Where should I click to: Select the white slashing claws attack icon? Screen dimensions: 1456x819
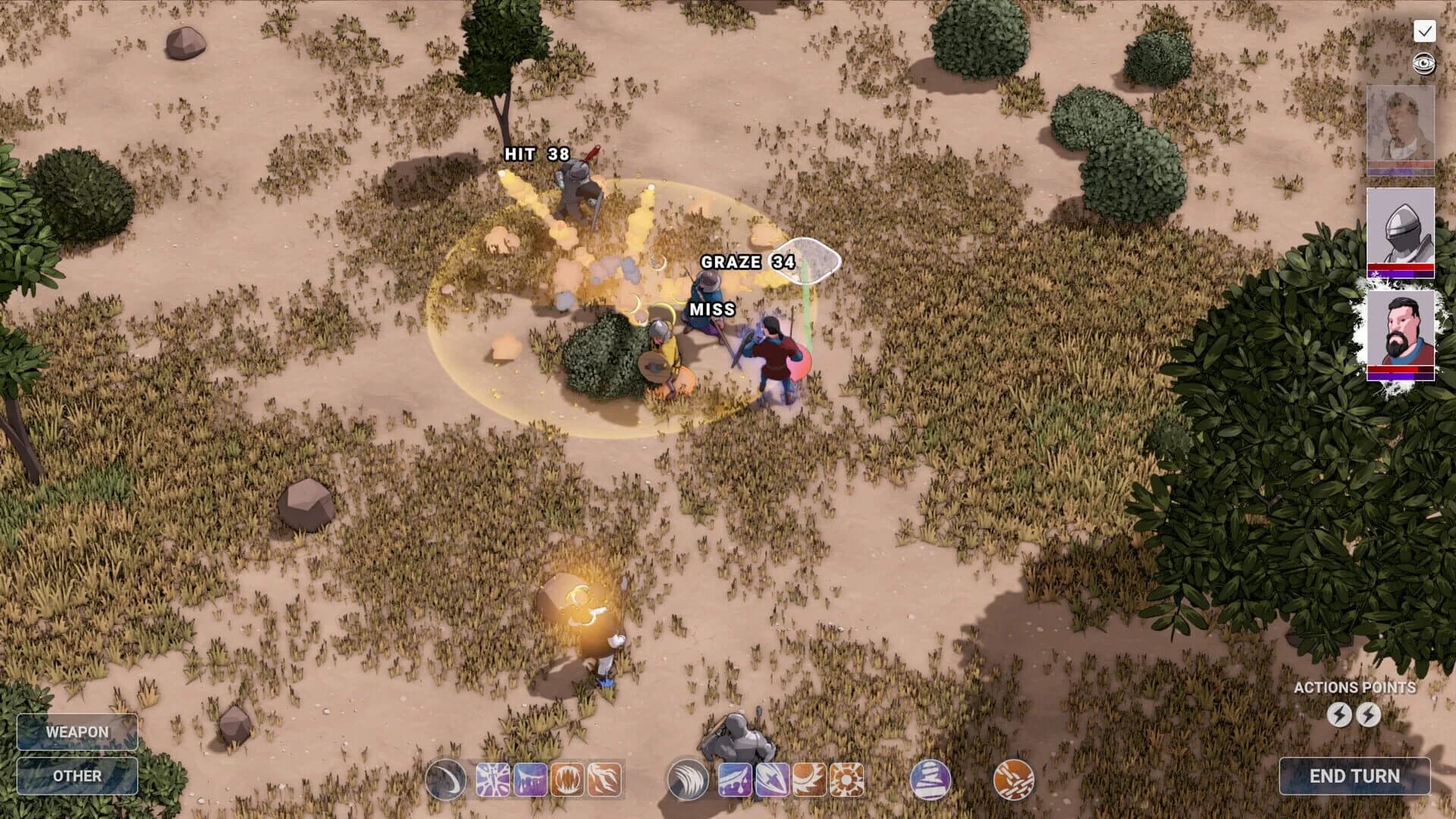click(x=688, y=780)
